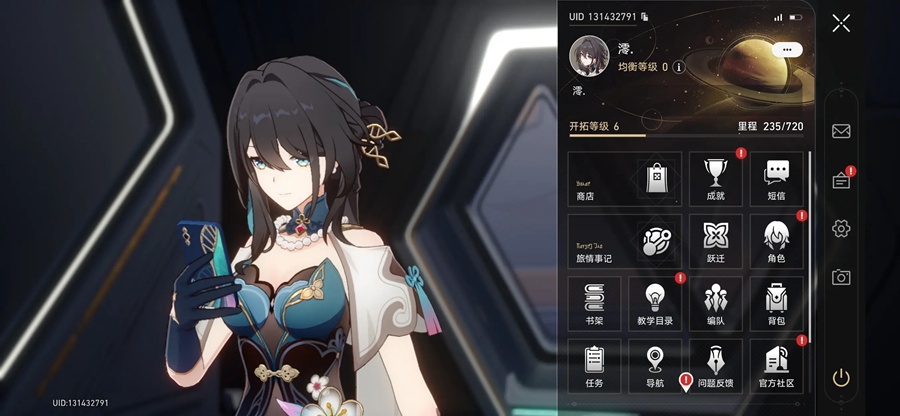Viewport: 900px width, 416px height.
Task: Open the 成就 achievements trophy
Action: [x=715, y=179]
